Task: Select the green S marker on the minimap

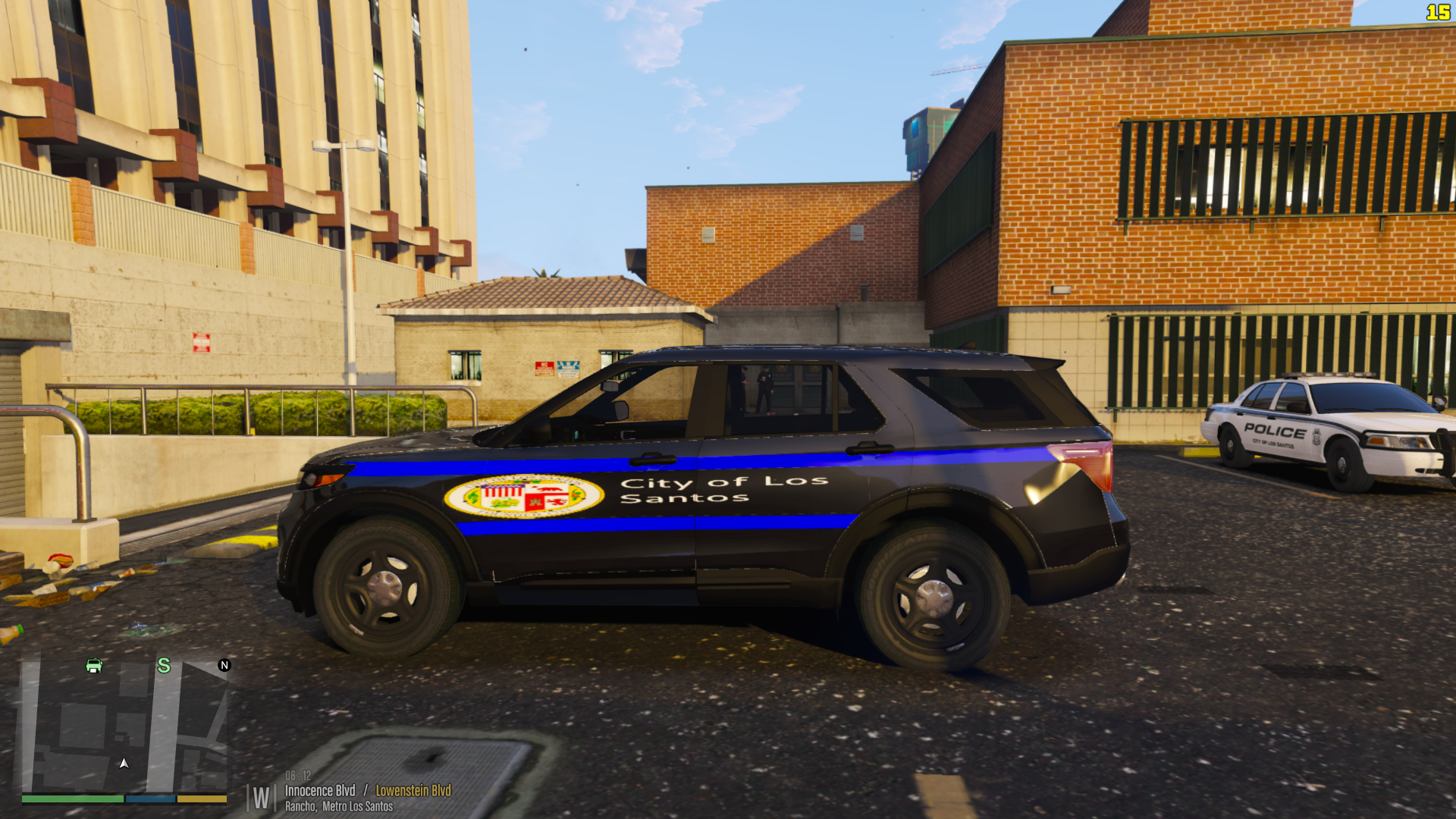Action: pyautogui.click(x=164, y=666)
